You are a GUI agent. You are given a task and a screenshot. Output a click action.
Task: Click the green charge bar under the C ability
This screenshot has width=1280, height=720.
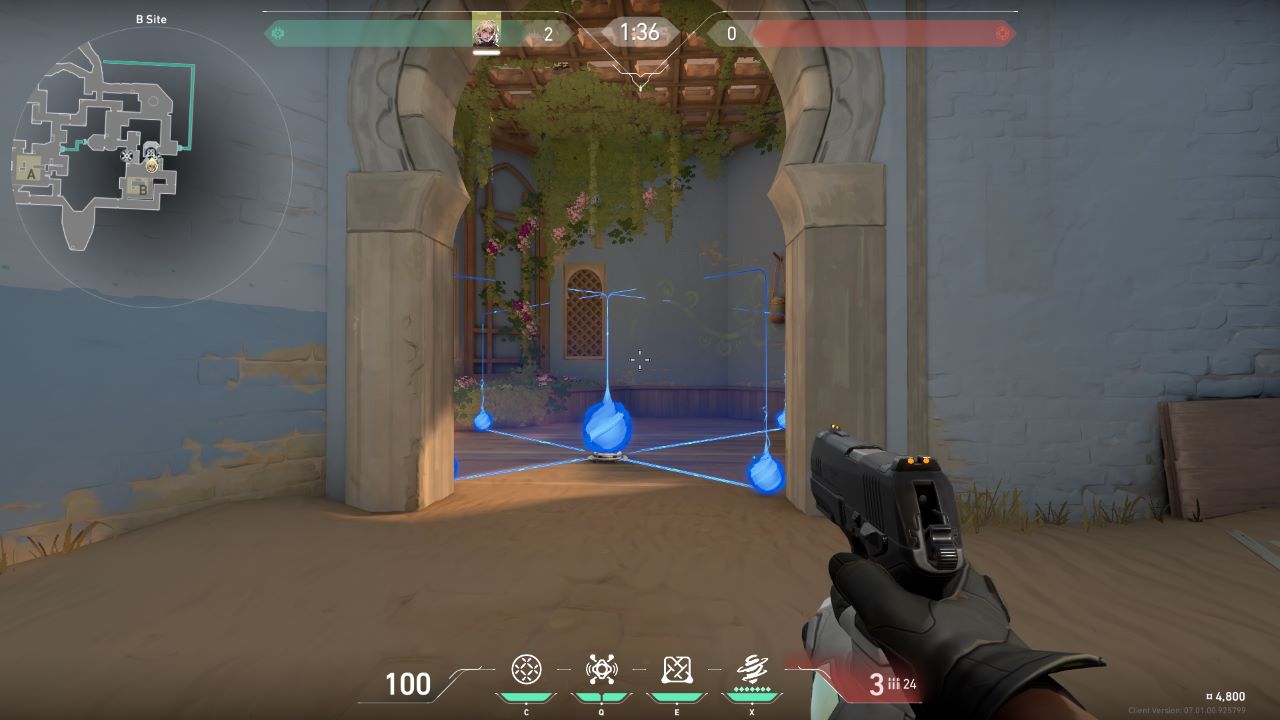(525, 696)
